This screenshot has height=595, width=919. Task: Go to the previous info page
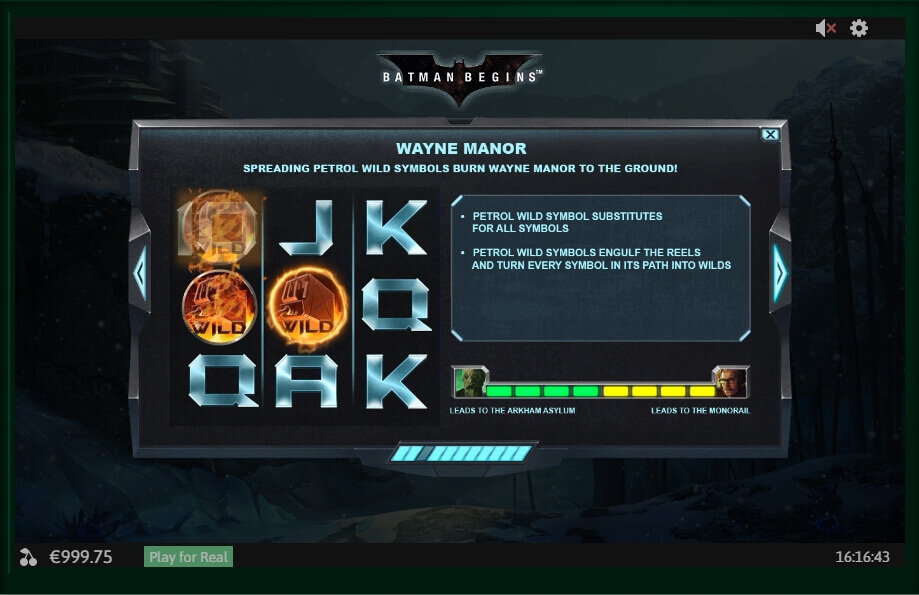(x=140, y=272)
